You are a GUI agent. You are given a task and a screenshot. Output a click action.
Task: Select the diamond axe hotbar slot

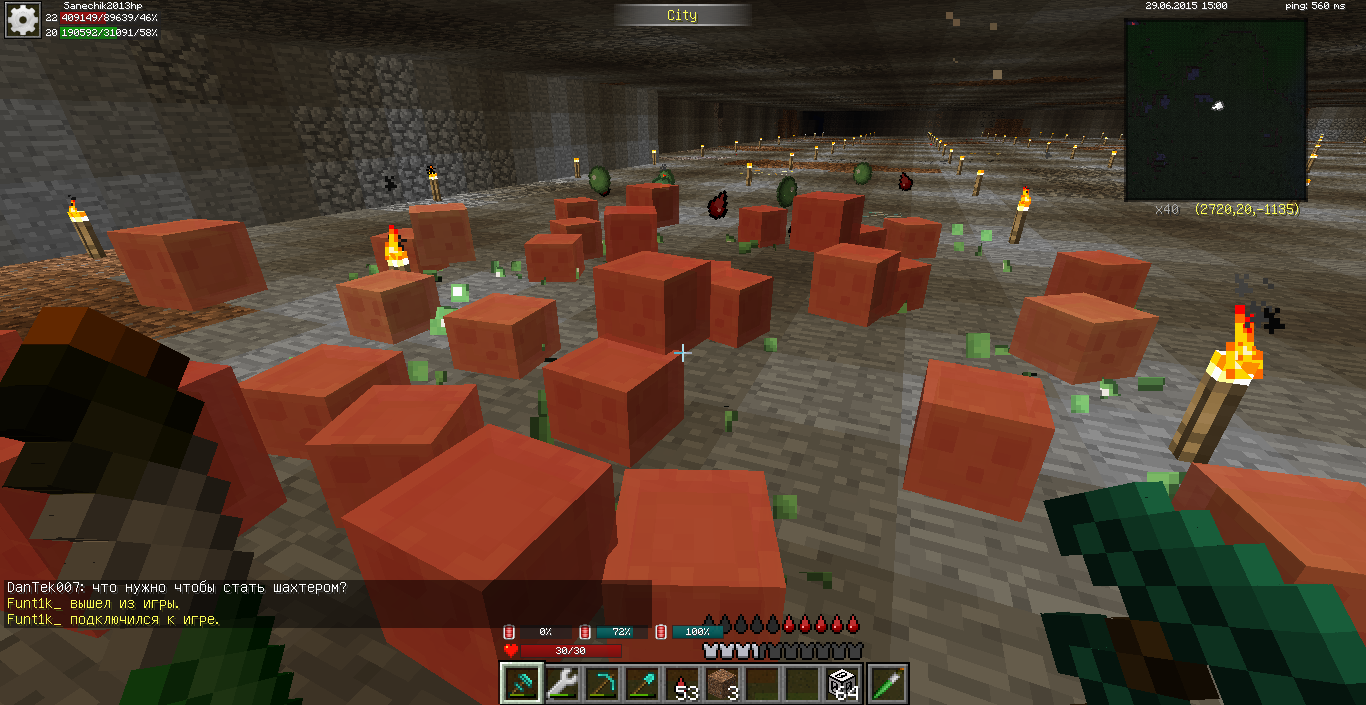click(x=521, y=684)
